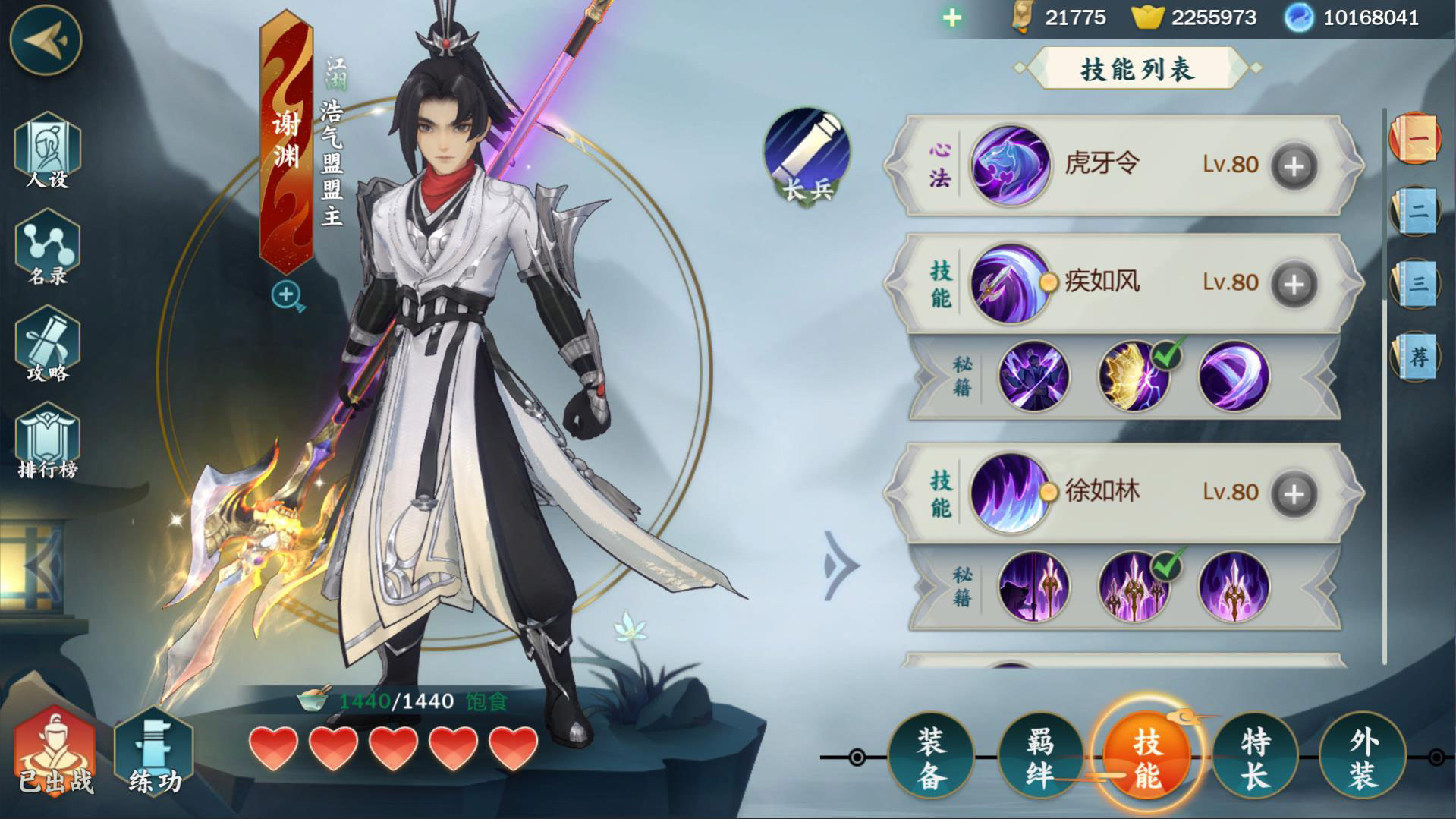Open the 名录 directory
The height and width of the screenshot is (819, 1456).
[47, 248]
